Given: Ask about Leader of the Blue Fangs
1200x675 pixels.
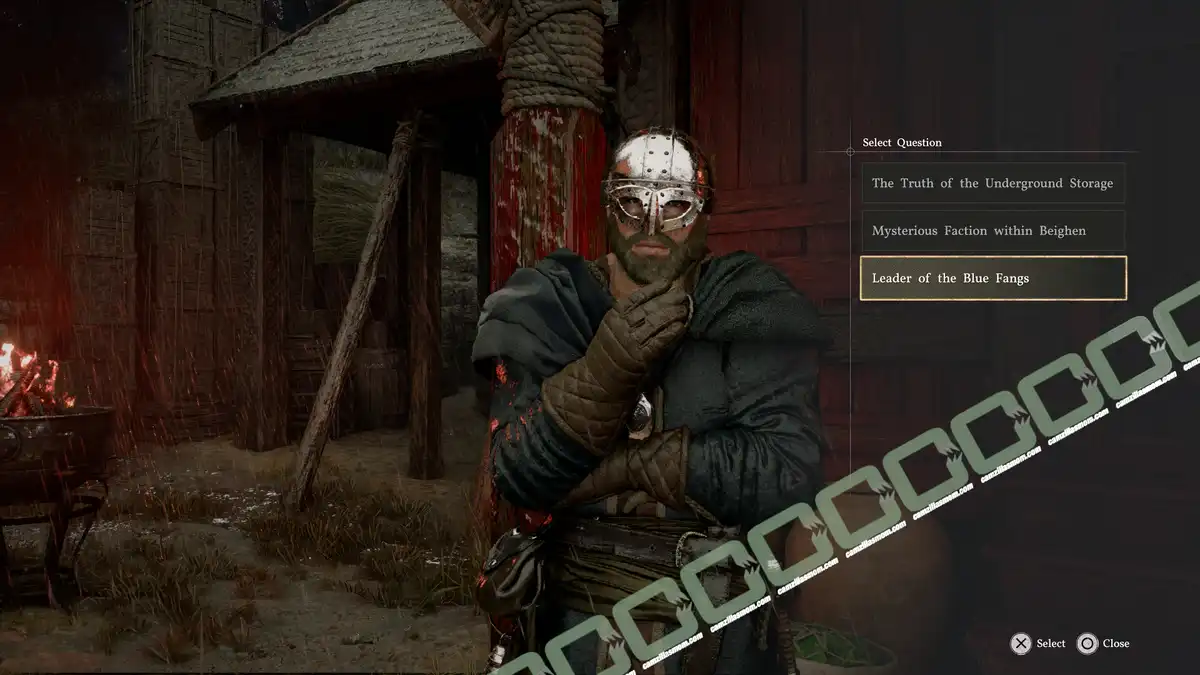Looking at the screenshot, I should (x=992, y=278).
